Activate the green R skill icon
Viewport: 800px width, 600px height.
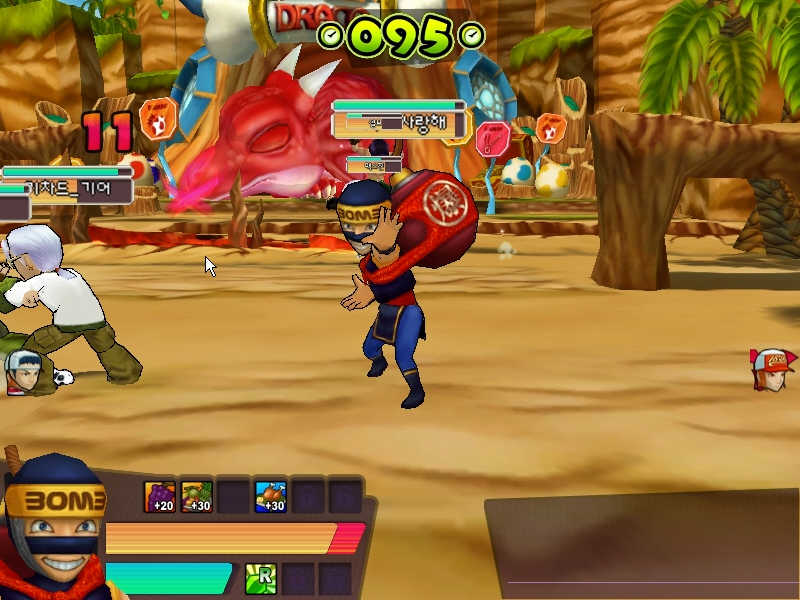tap(262, 578)
